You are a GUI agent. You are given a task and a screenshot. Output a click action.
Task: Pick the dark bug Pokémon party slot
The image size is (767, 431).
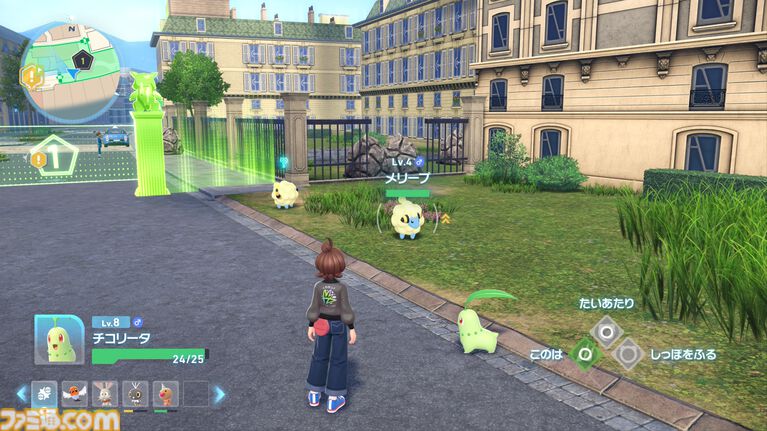coord(135,394)
